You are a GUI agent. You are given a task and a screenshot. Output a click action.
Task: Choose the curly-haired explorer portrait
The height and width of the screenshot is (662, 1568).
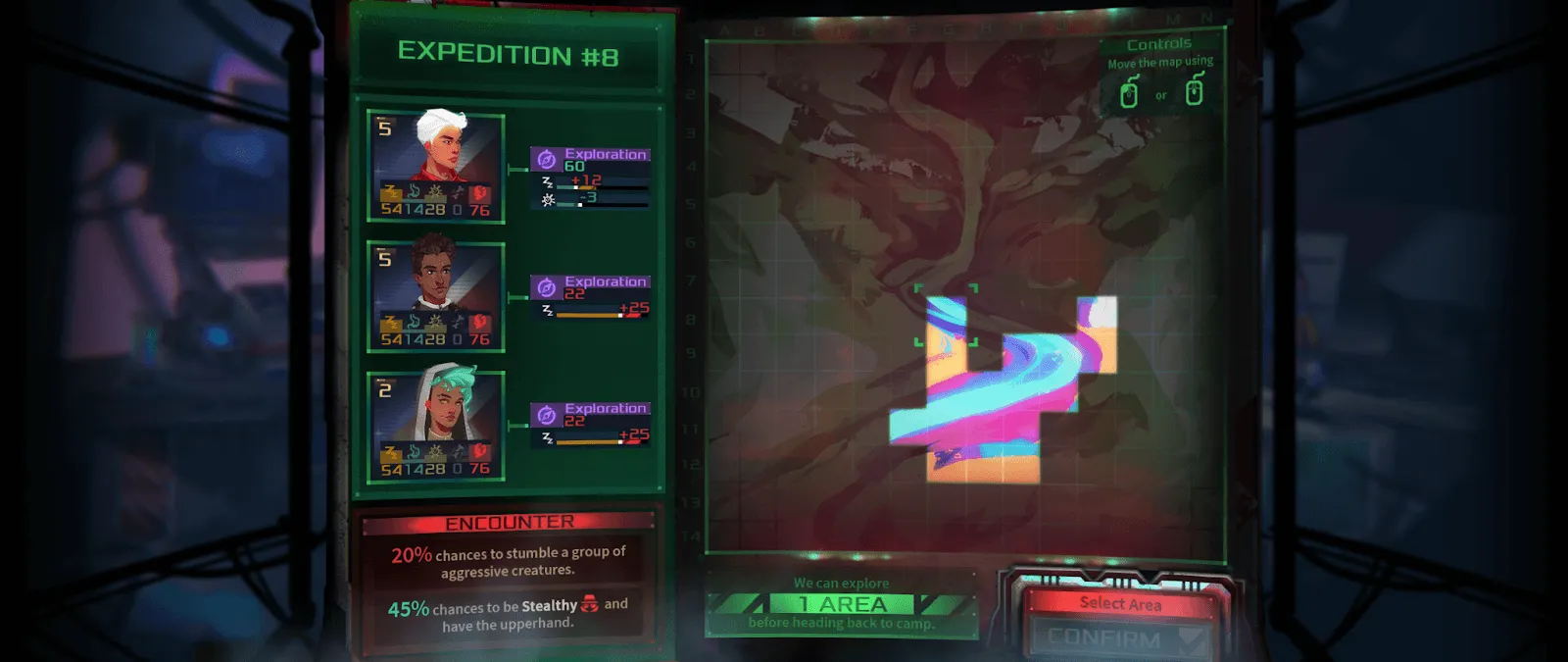pos(436,296)
